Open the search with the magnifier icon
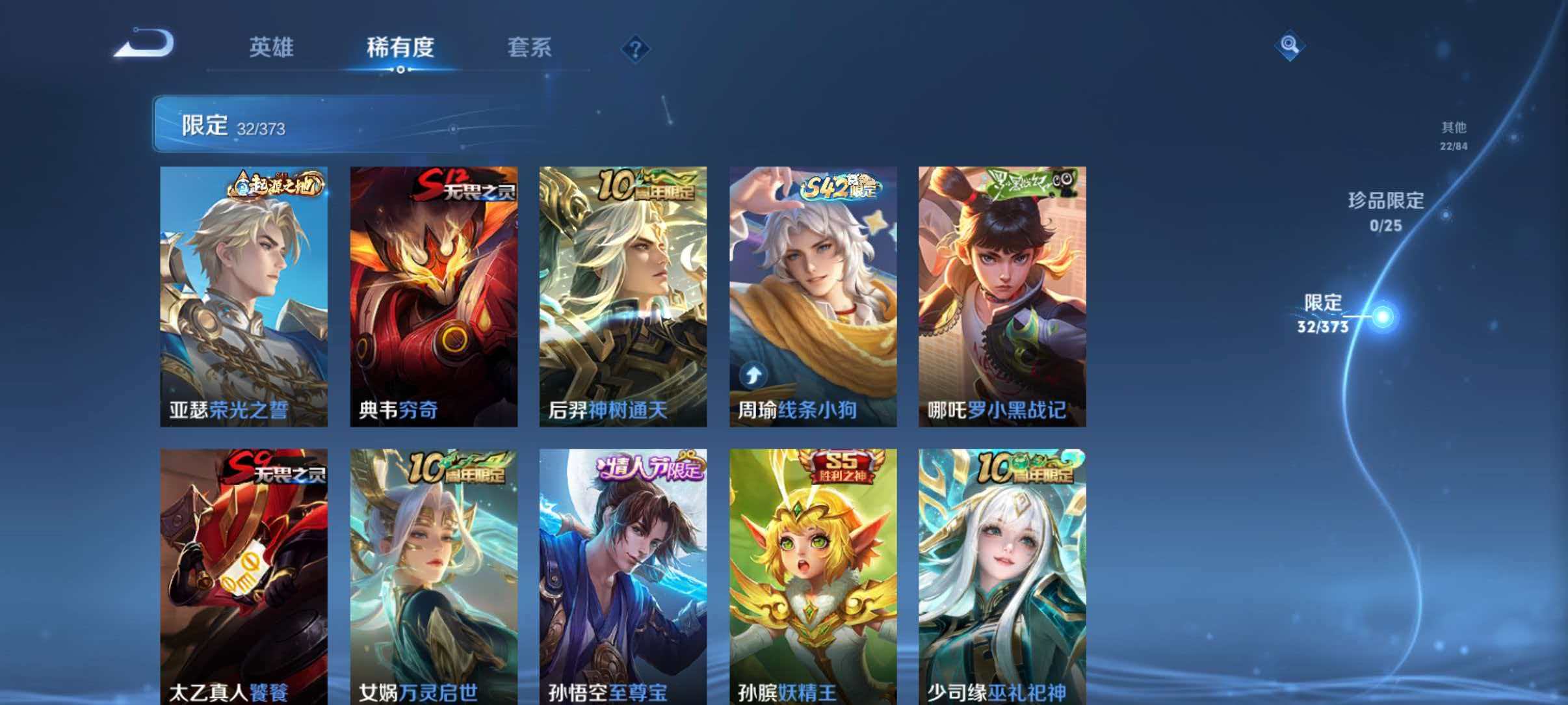The width and height of the screenshot is (1568, 705). tap(1290, 47)
